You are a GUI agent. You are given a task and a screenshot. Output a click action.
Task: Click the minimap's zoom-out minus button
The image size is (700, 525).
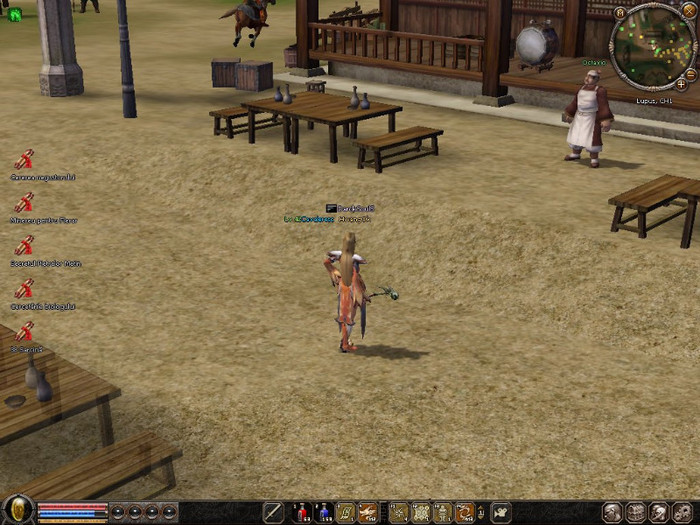pyautogui.click(x=692, y=72)
